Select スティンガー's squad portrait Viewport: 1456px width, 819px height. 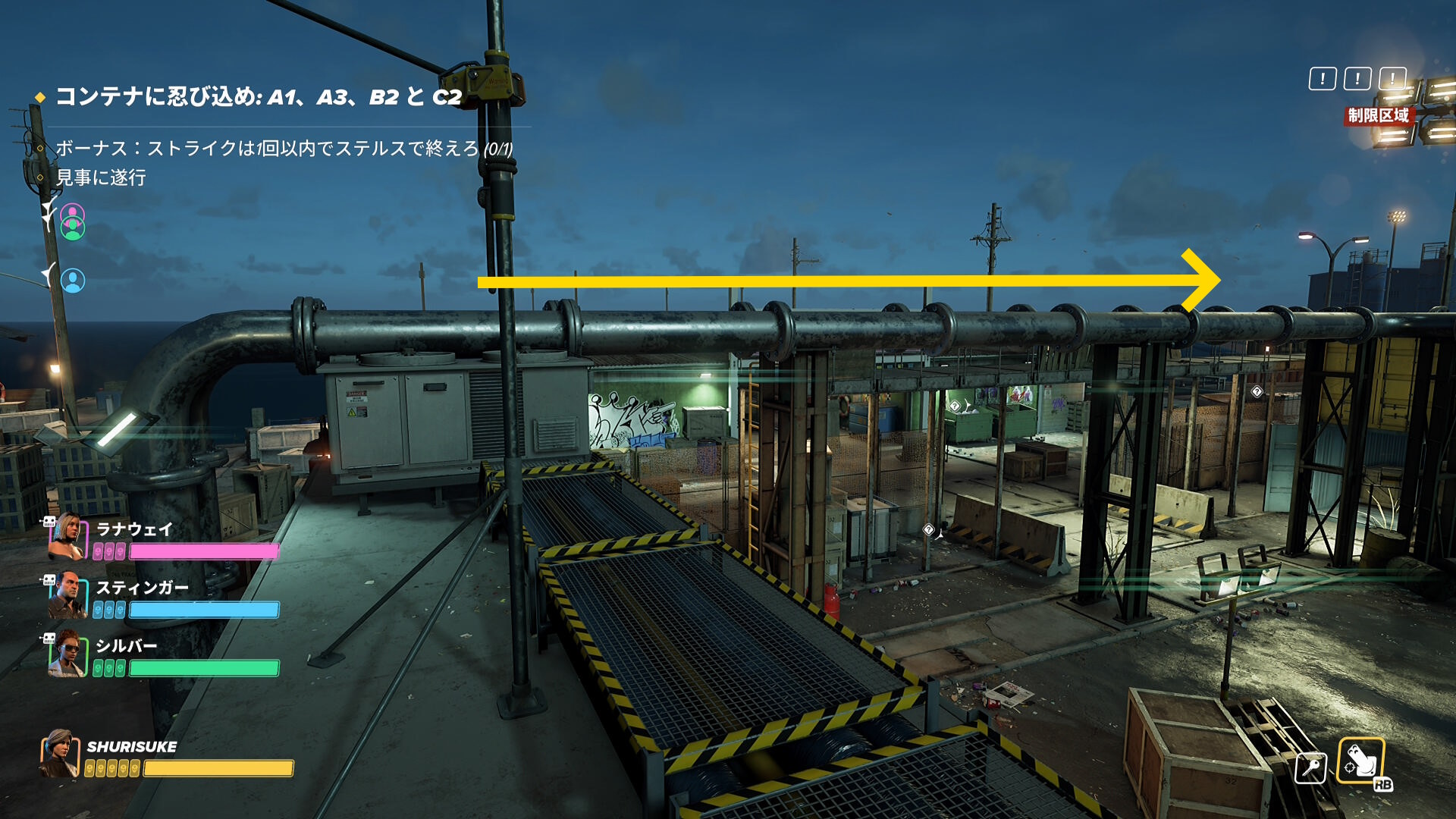click(x=67, y=595)
